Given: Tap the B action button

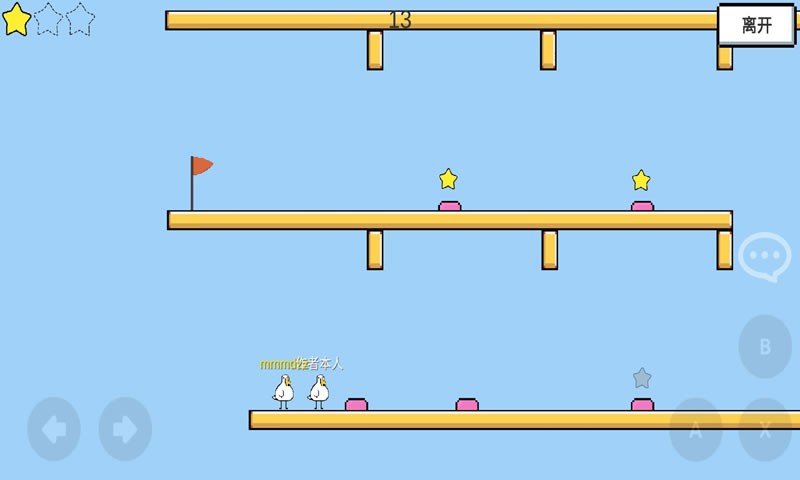Looking at the screenshot, I should pos(765,347).
